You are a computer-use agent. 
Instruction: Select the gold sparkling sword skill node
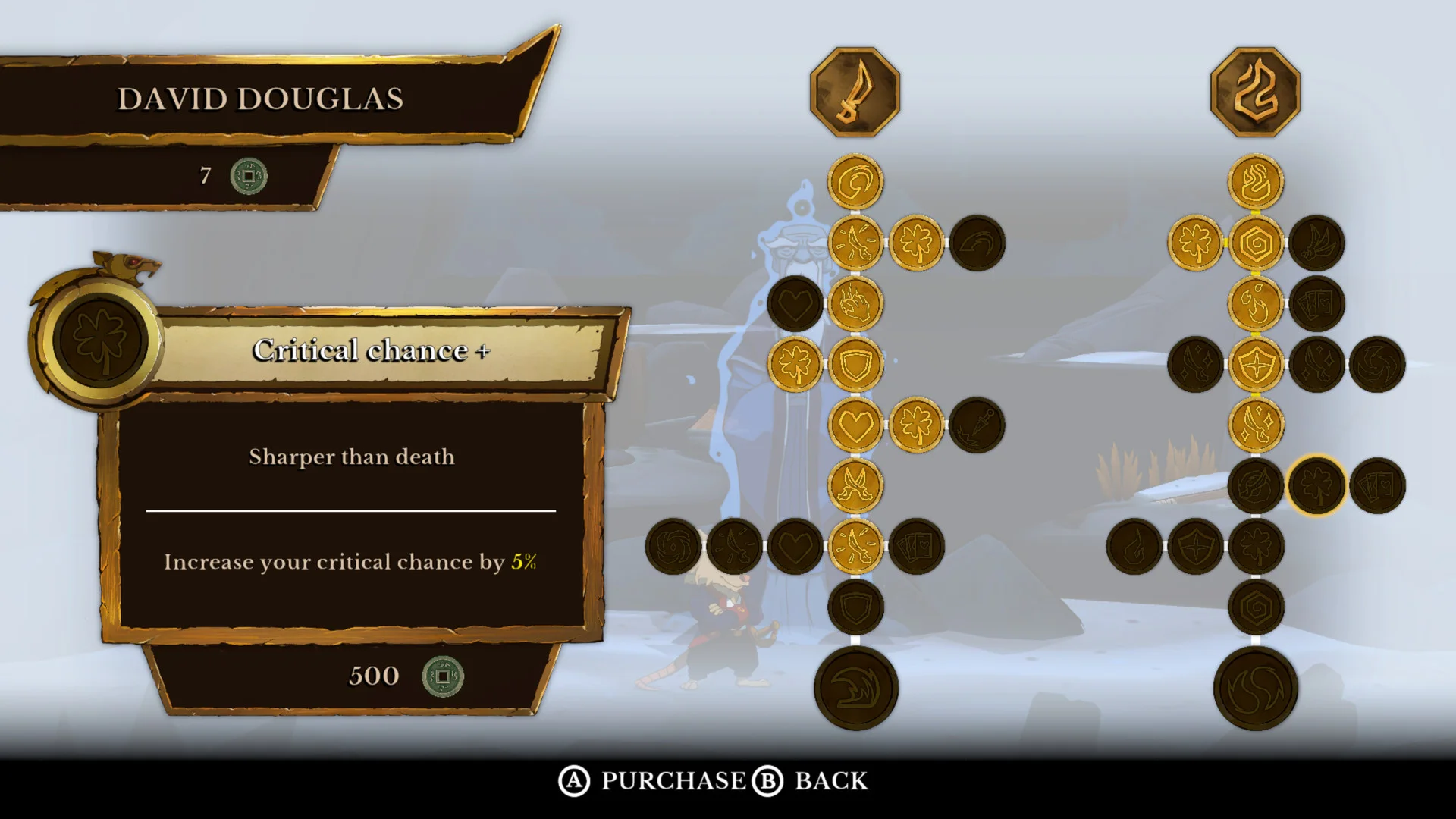1255,425
